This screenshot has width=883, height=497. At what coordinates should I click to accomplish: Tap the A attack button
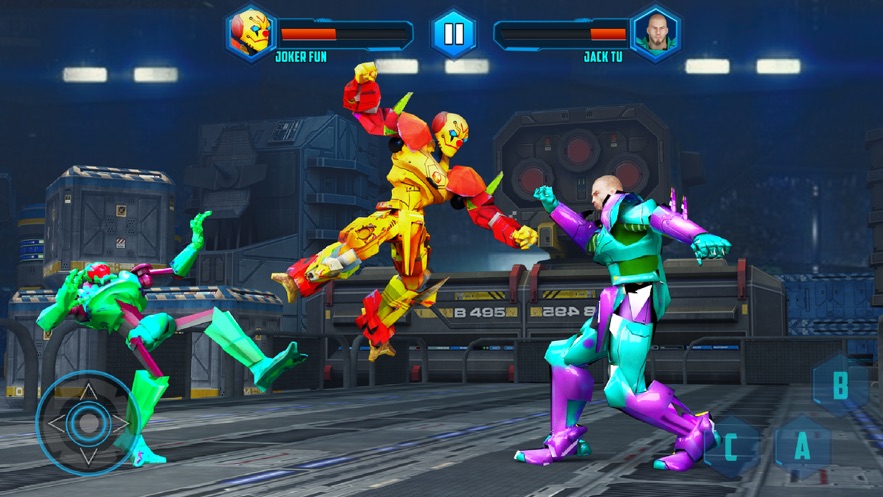802,447
